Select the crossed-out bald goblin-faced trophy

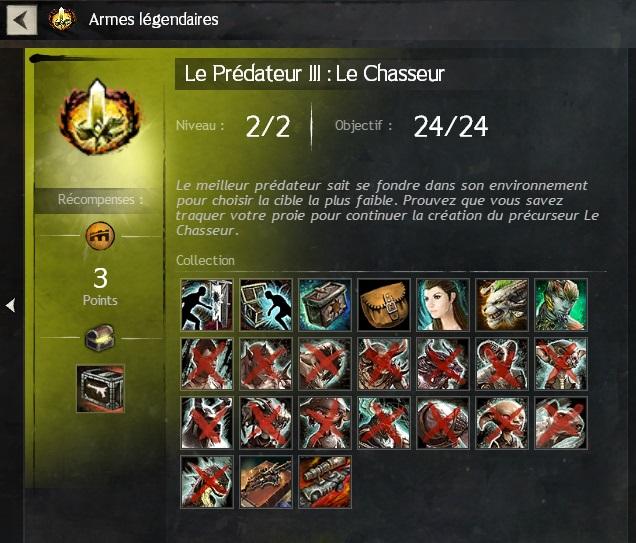pyautogui.click(x=502, y=423)
